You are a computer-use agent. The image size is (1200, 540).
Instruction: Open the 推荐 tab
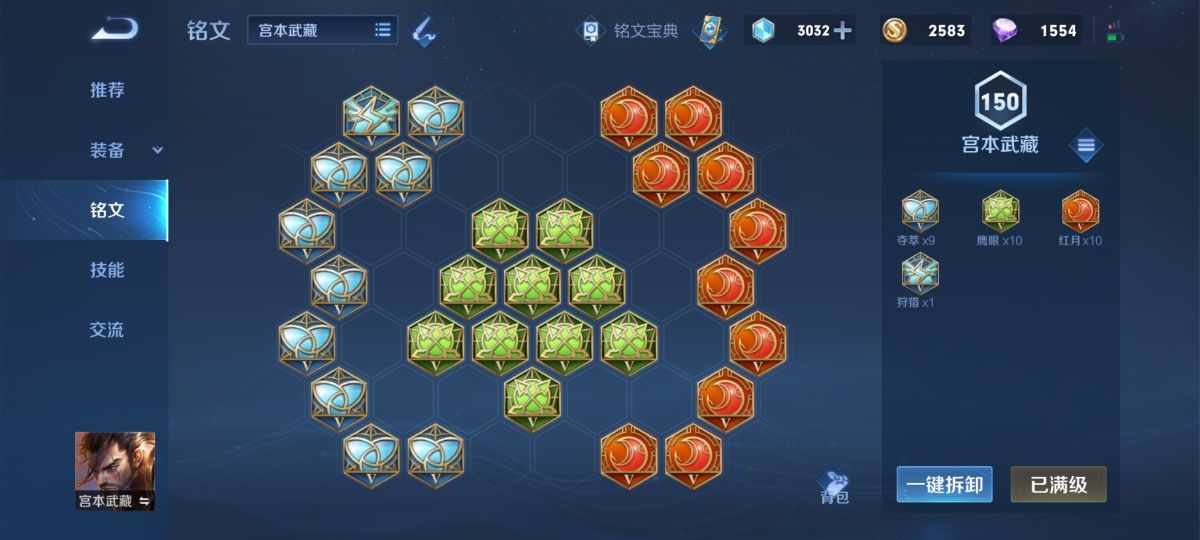pyautogui.click(x=107, y=90)
